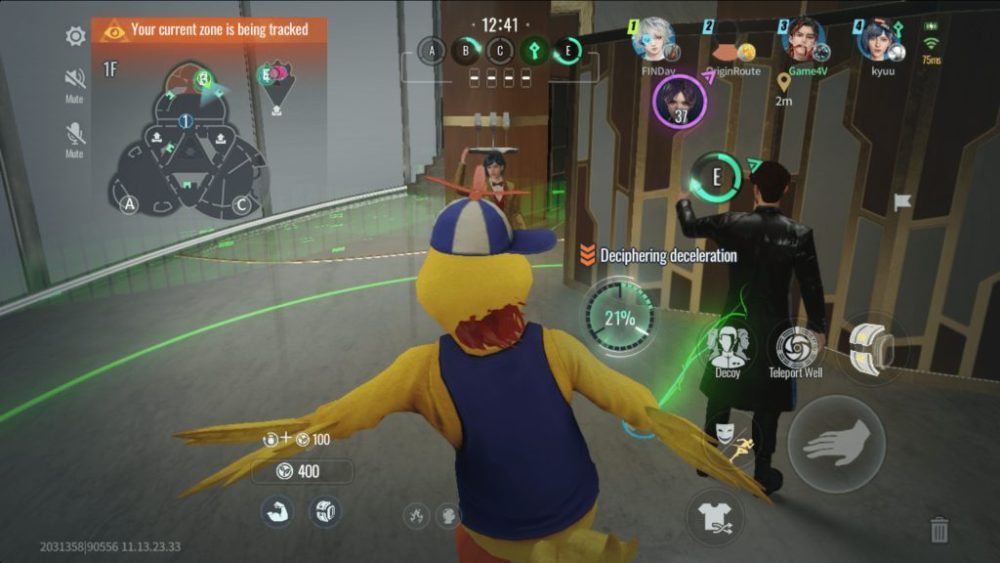Viewport: 1000px width, 563px height.
Task: Tap the white flag marker icon
Action: pos(902,202)
